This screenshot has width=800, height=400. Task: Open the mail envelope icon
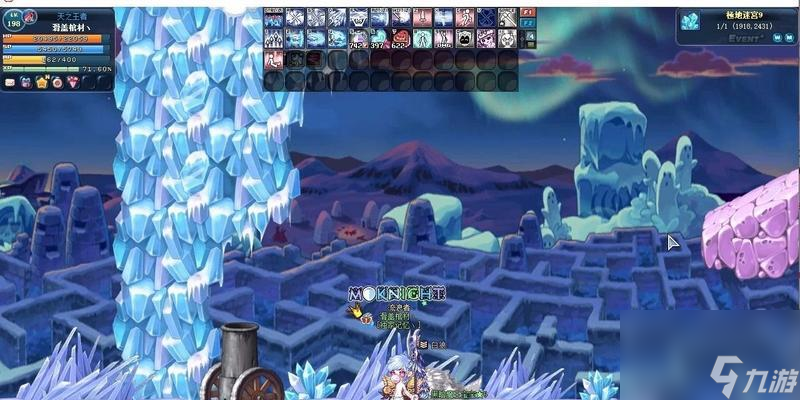click(10, 83)
